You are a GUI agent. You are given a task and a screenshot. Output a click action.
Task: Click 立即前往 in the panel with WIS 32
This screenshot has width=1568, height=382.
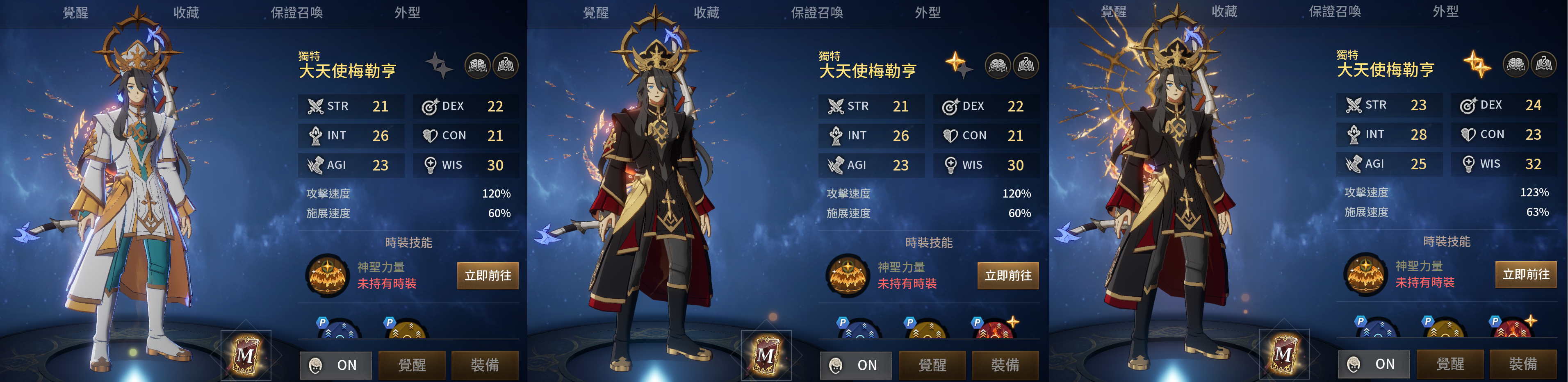[x=1525, y=274]
